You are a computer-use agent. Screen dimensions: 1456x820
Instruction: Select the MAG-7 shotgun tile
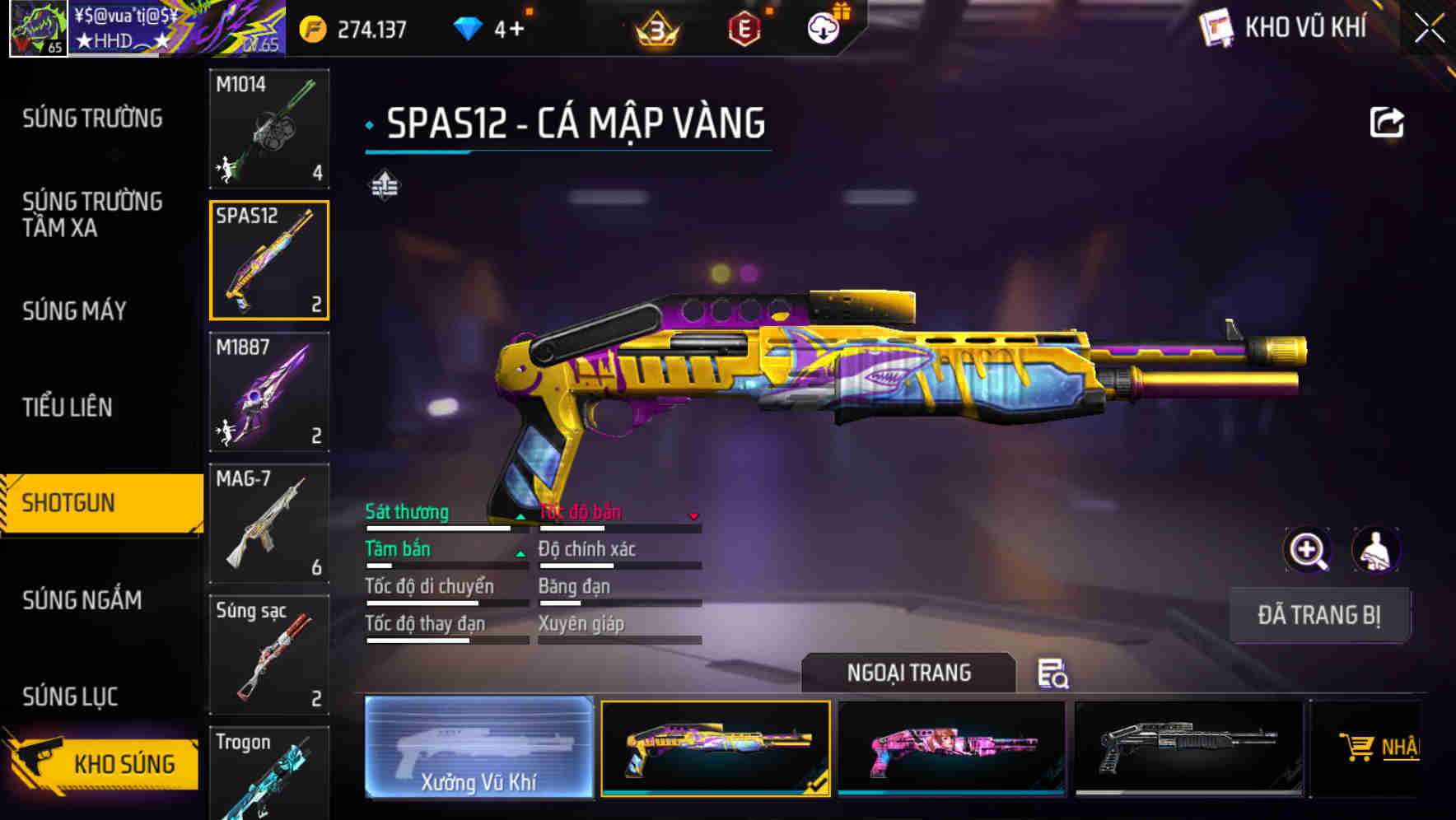(269, 524)
